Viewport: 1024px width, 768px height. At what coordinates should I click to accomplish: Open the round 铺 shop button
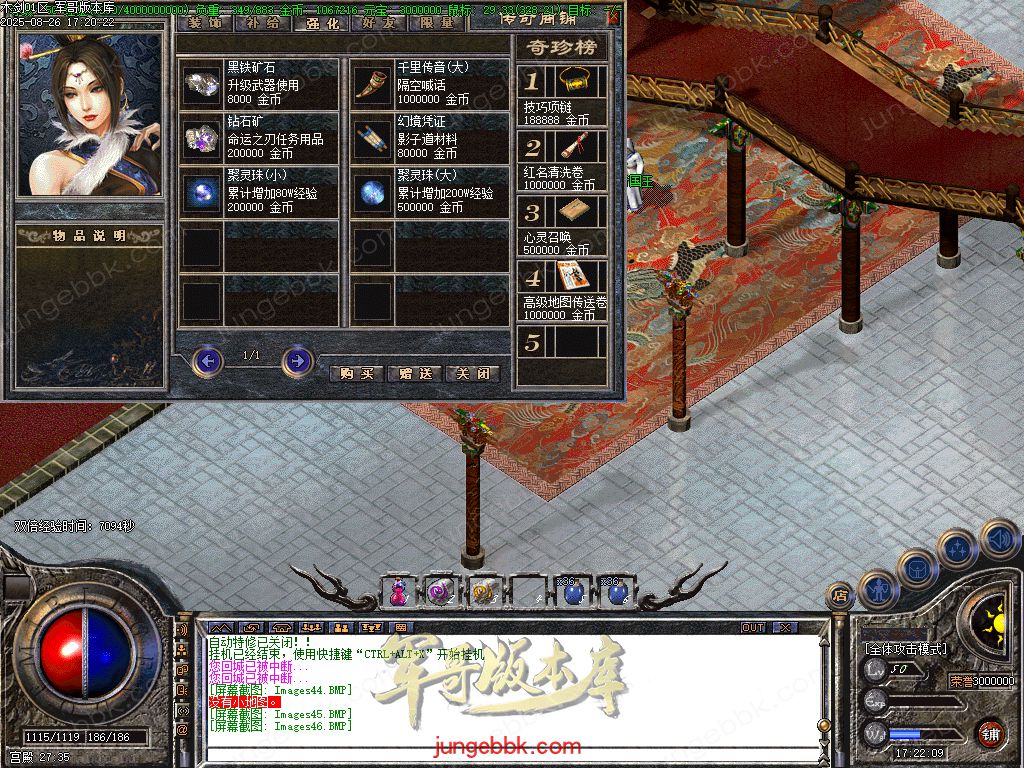point(990,733)
